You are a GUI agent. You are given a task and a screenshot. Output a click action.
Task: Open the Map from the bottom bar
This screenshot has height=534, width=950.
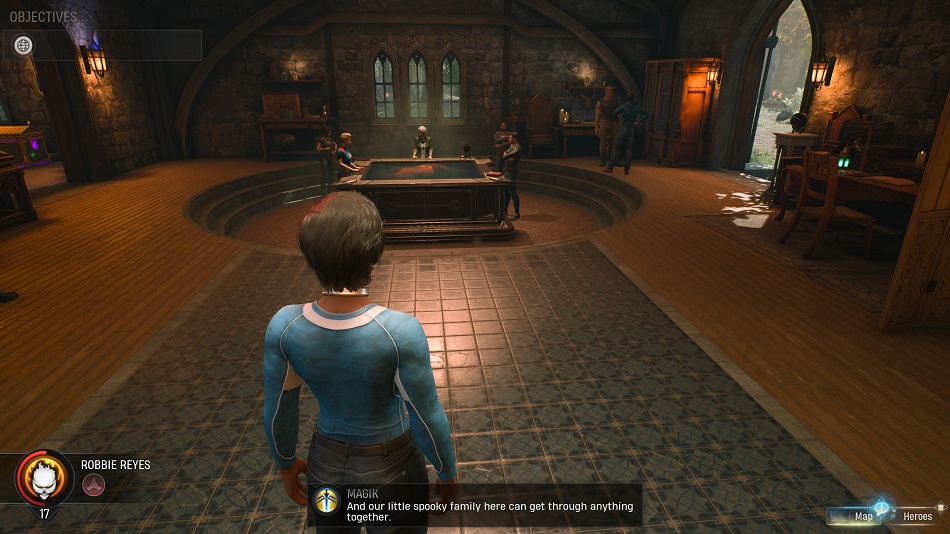[x=862, y=516]
